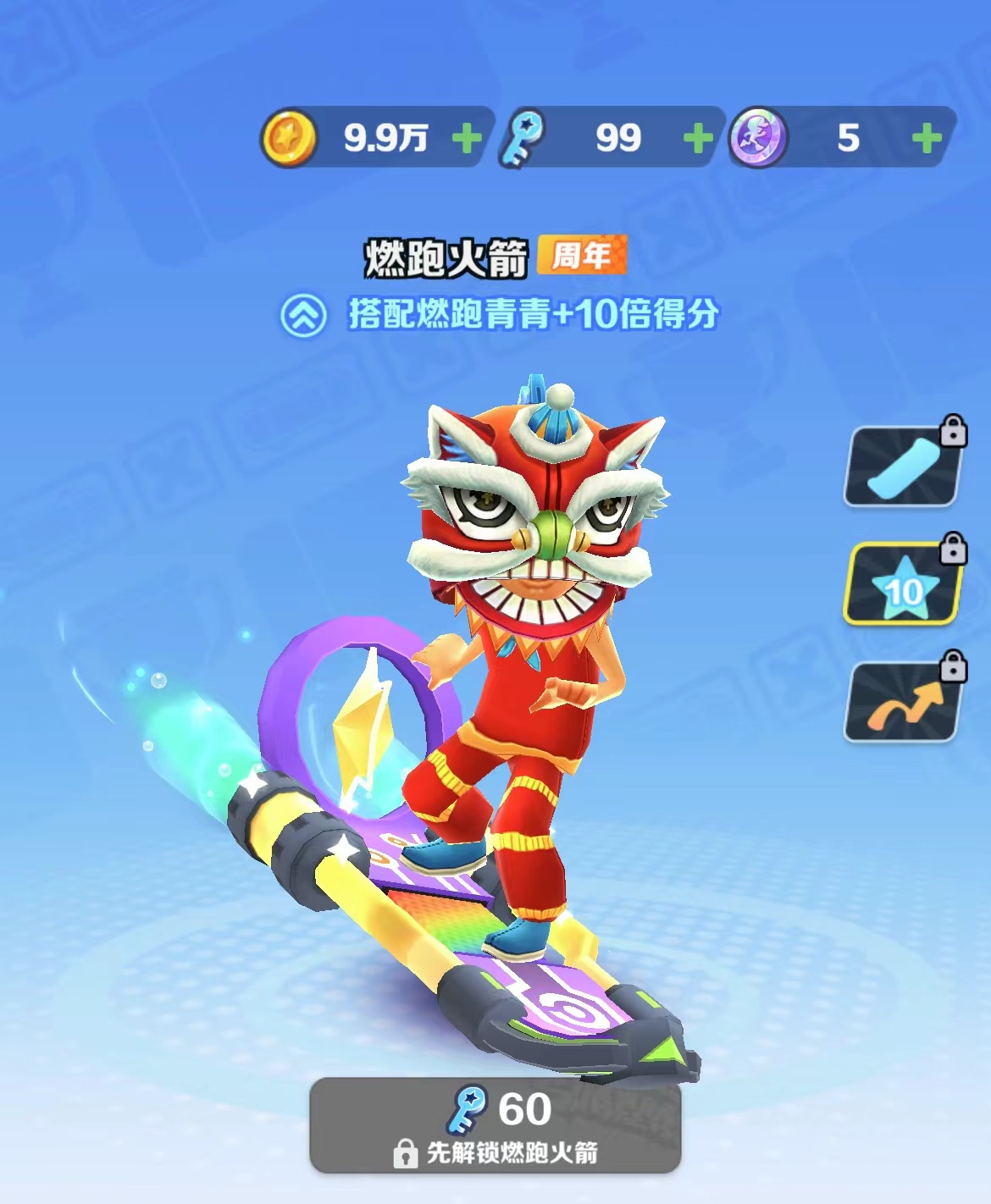The width and height of the screenshot is (991, 1204).
Task: Select the locked star 10 score upgrade
Action: [x=904, y=585]
